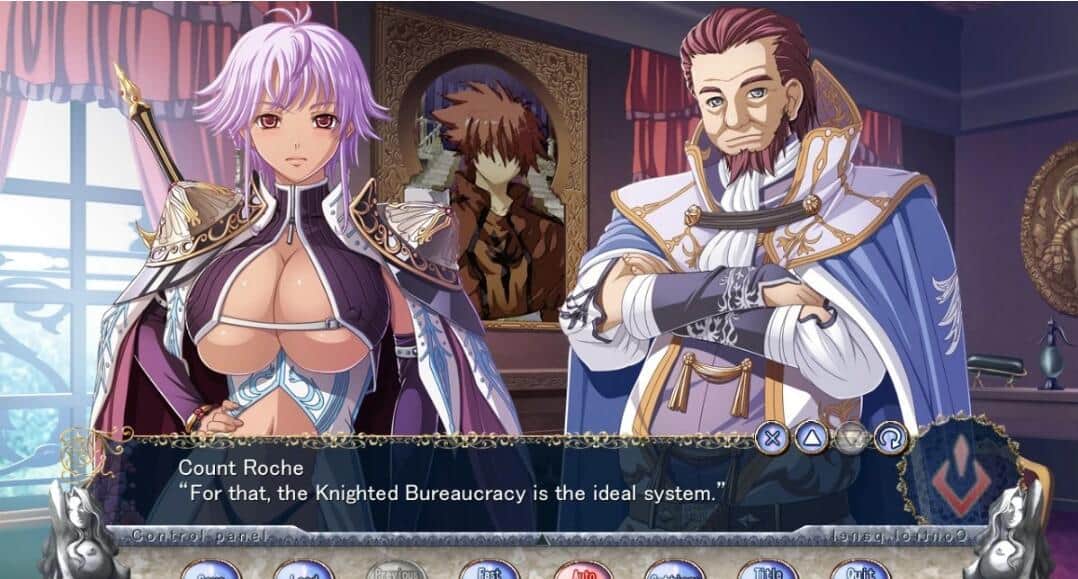Return to the Title screen
The height and width of the screenshot is (579, 1078).
click(x=767, y=572)
